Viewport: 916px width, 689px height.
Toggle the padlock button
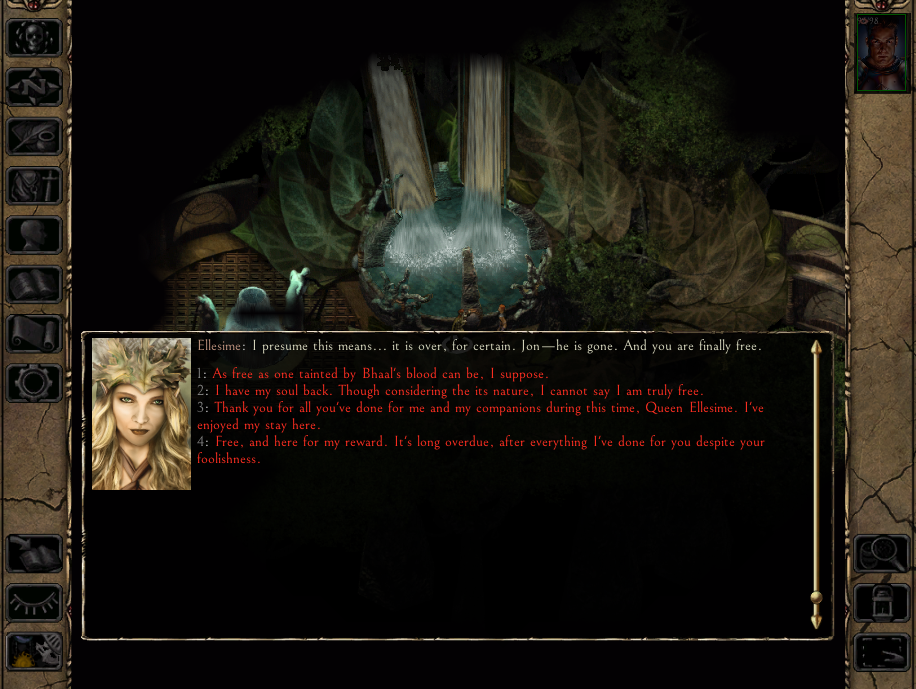(881, 603)
